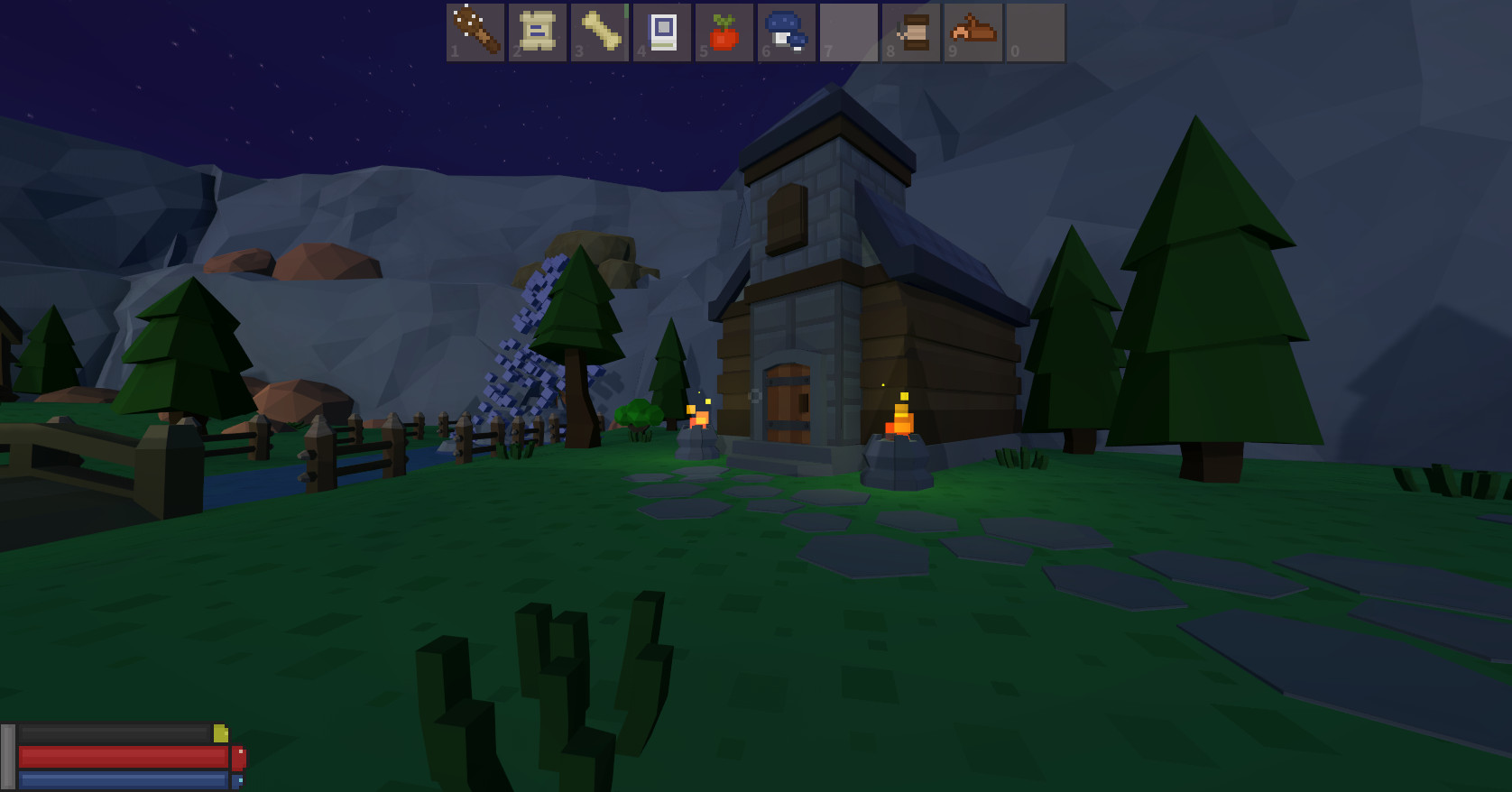Select the bone in hotbar slot 3
The image size is (1512, 792).
[600, 32]
